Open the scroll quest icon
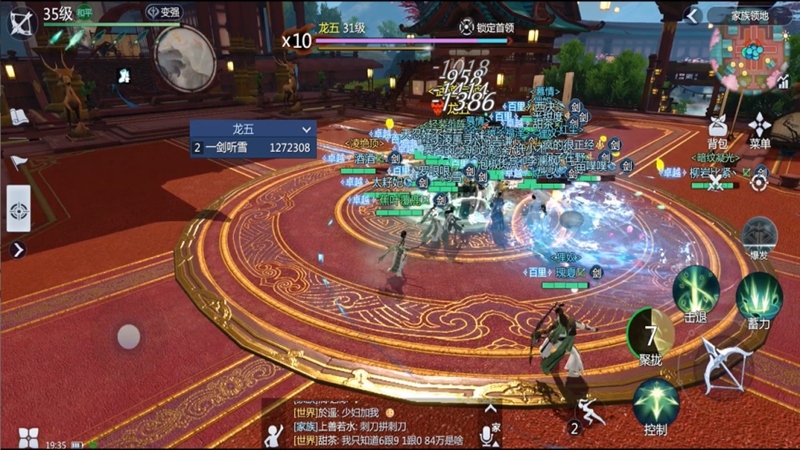Image resolution: width=800 pixels, height=450 pixels. pos(19,116)
